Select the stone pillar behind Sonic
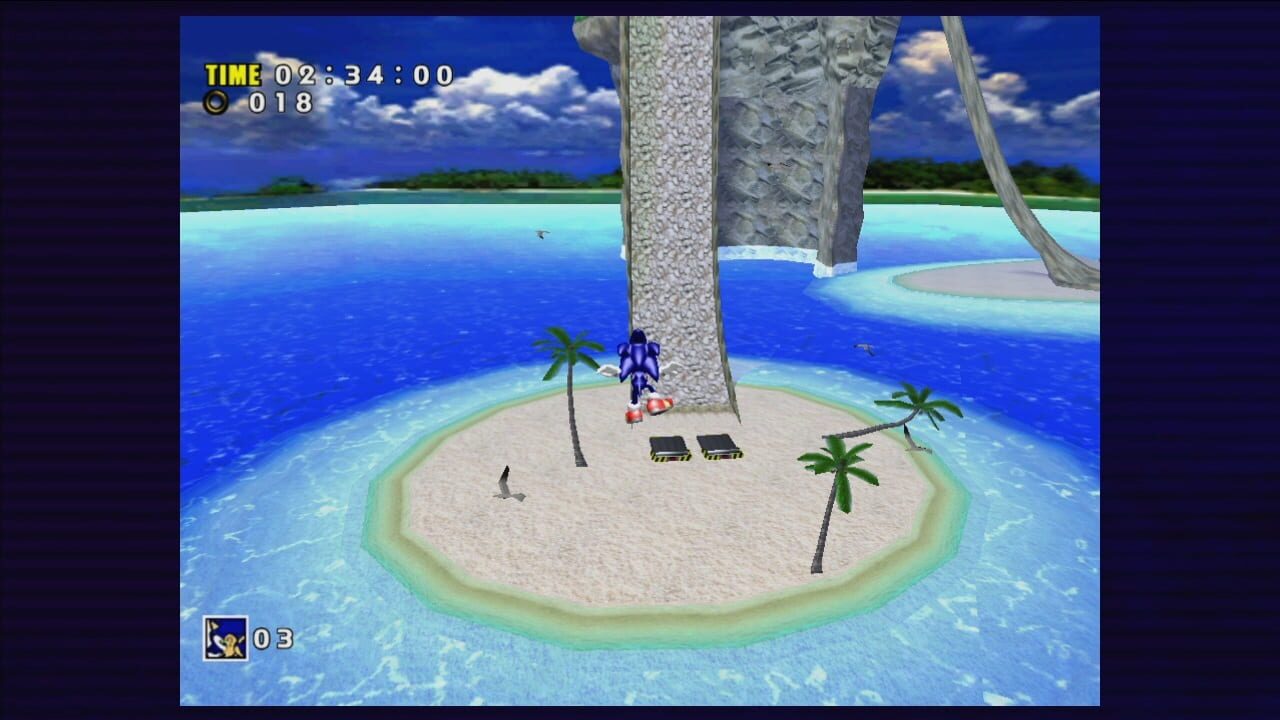This screenshot has width=1280, height=720. pos(680,200)
